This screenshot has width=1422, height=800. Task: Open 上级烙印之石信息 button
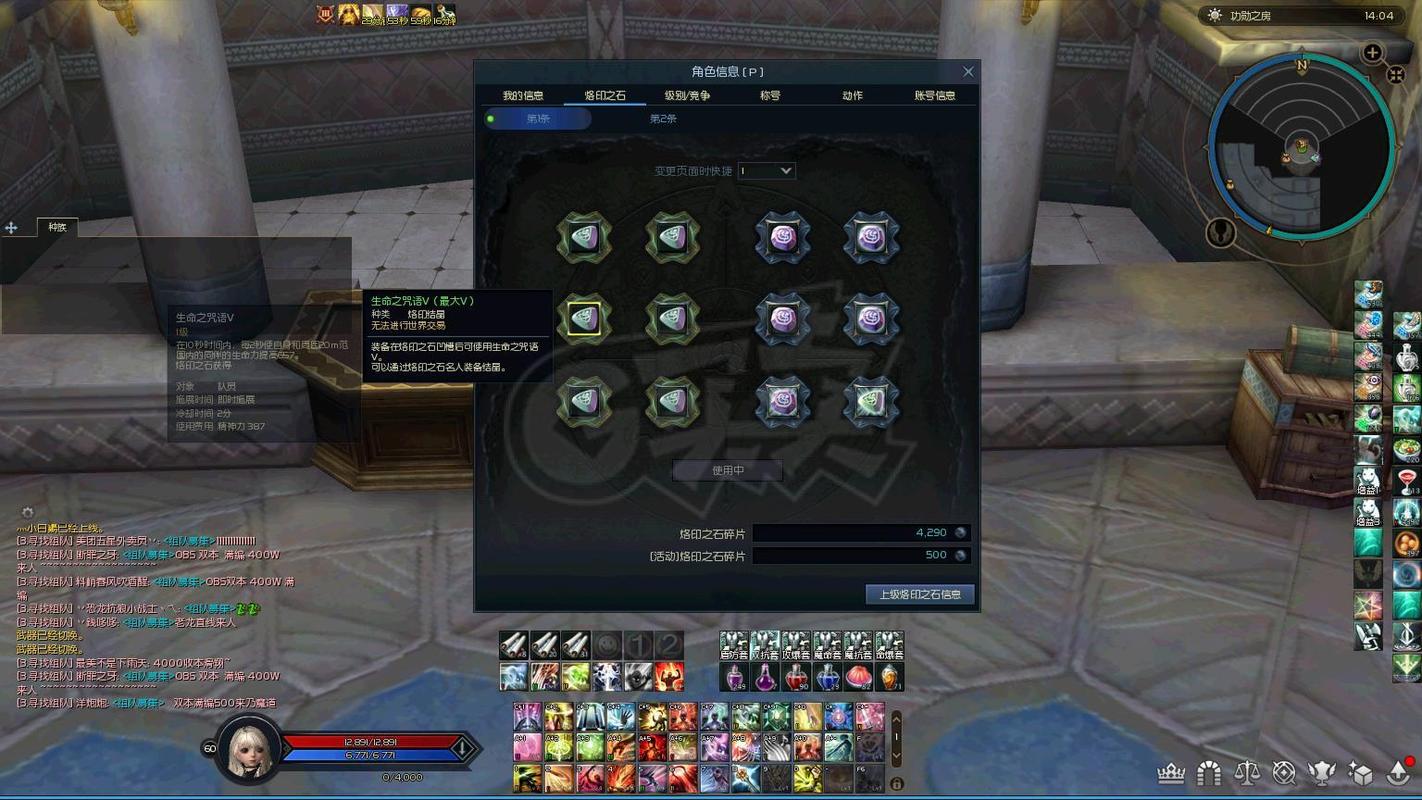click(920, 594)
